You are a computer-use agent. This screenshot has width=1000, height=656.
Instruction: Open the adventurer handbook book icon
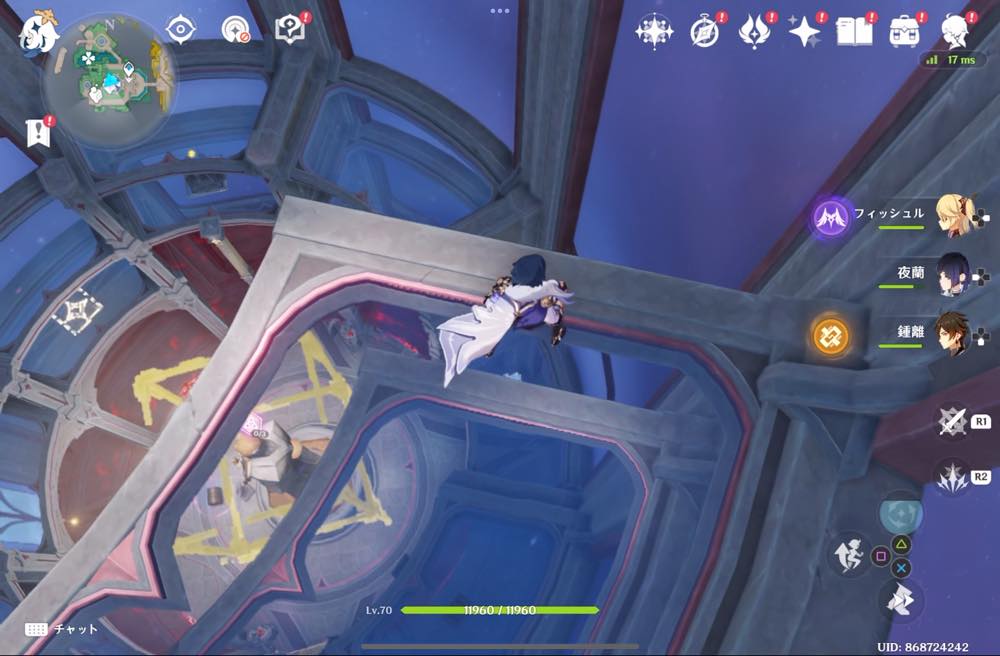[854, 32]
